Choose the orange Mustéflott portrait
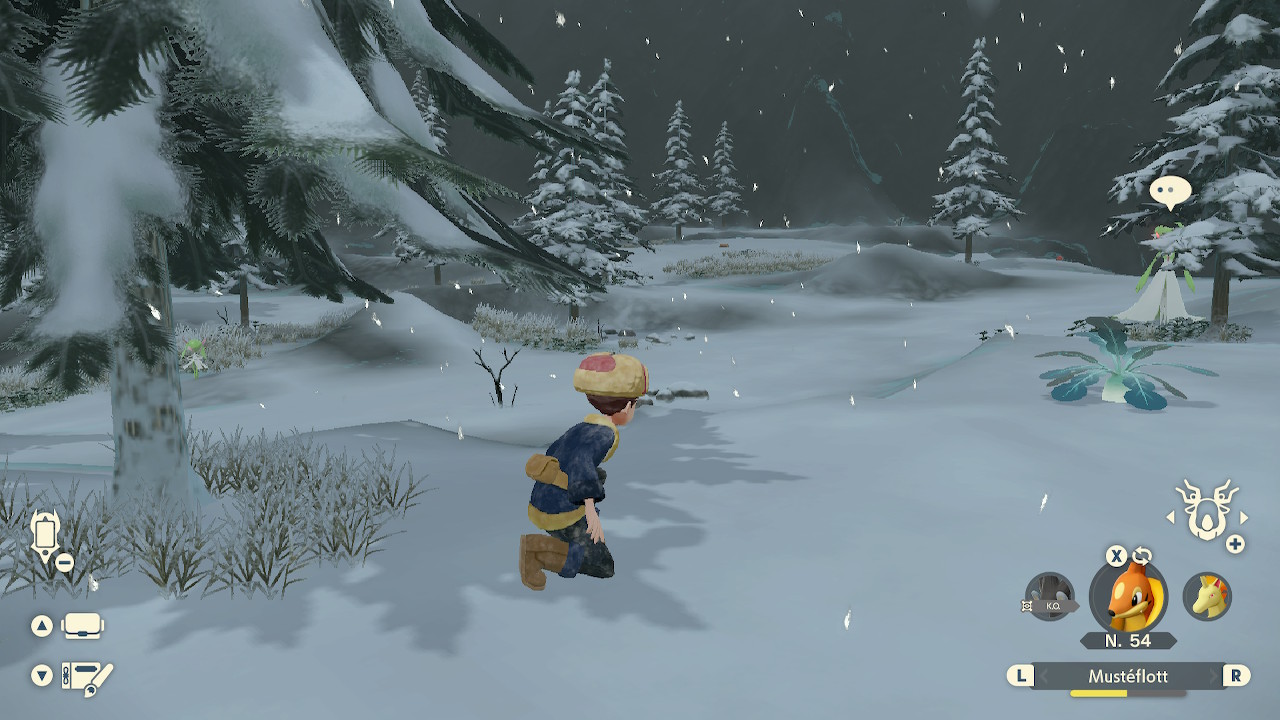This screenshot has height=720, width=1280. point(1128,598)
